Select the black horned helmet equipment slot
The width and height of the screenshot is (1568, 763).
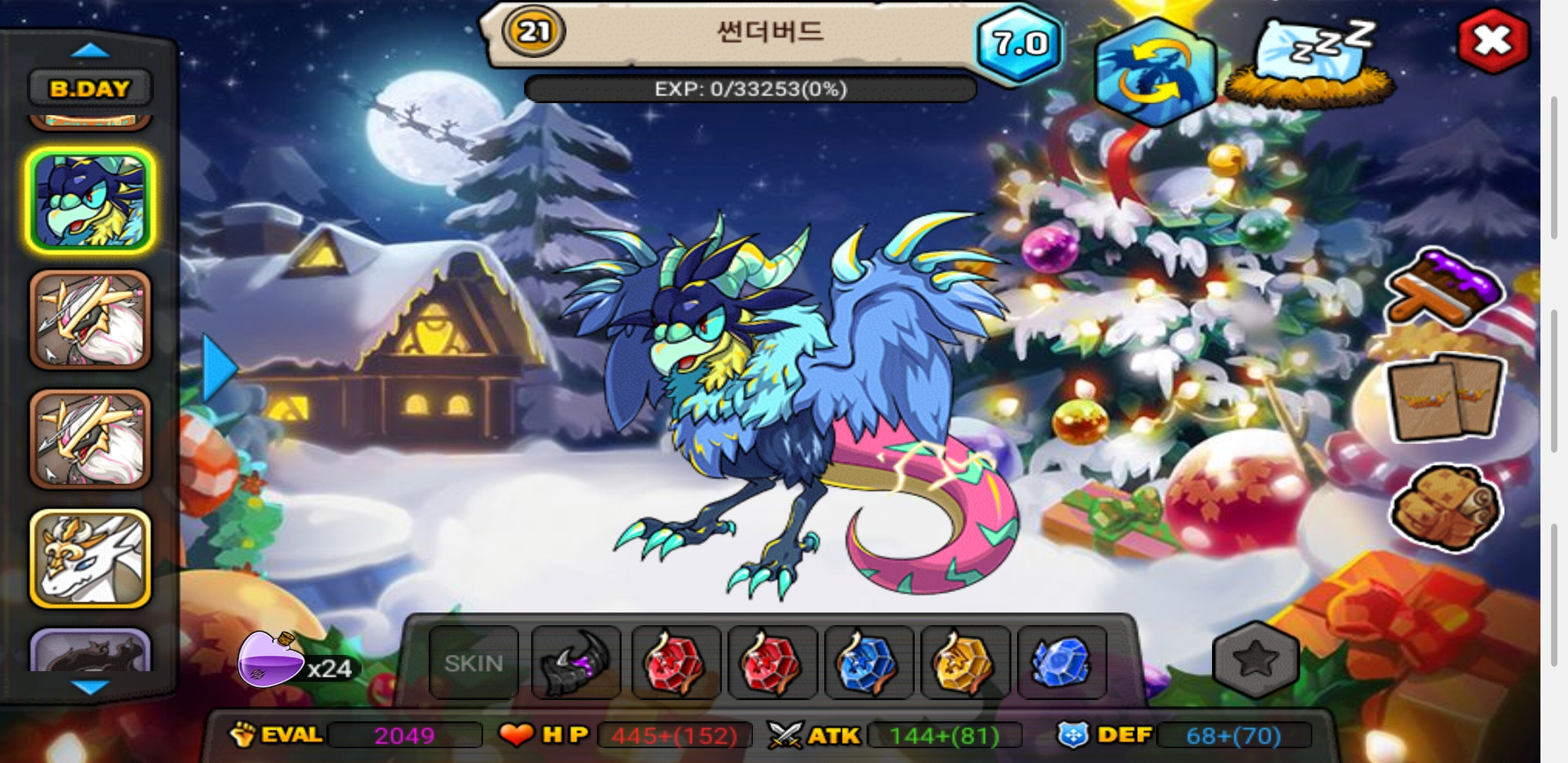point(576,663)
